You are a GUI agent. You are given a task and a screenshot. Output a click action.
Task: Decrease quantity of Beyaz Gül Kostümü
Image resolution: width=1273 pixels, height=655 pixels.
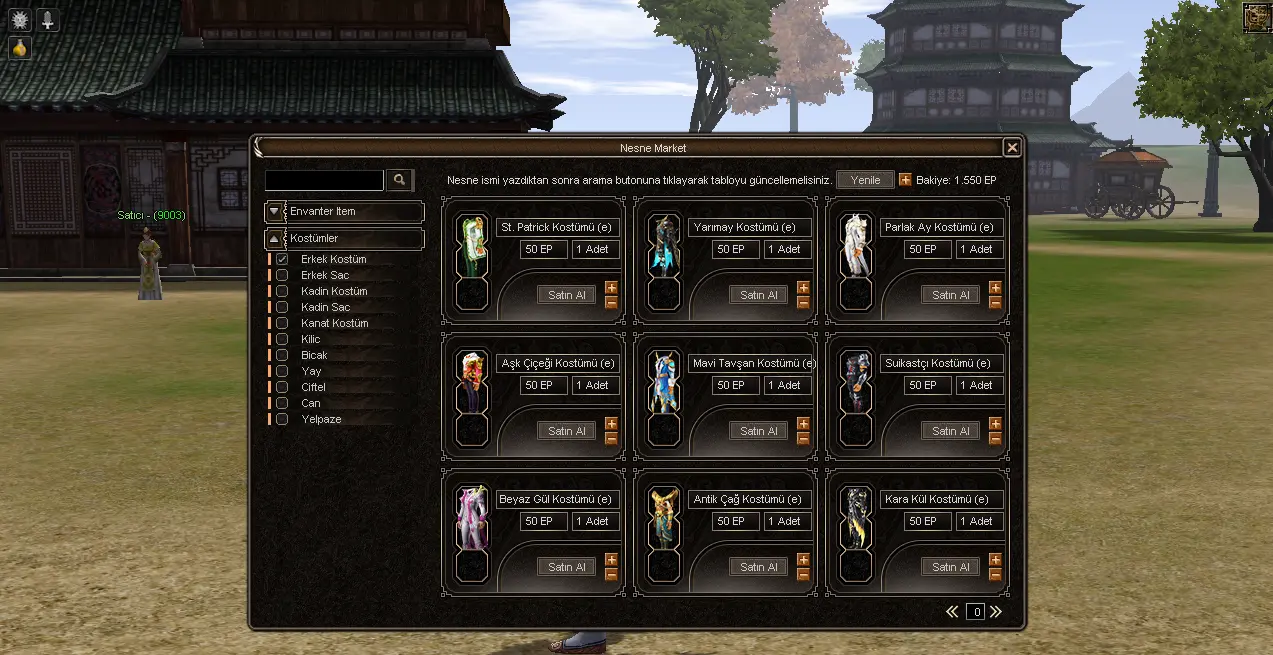(611, 574)
